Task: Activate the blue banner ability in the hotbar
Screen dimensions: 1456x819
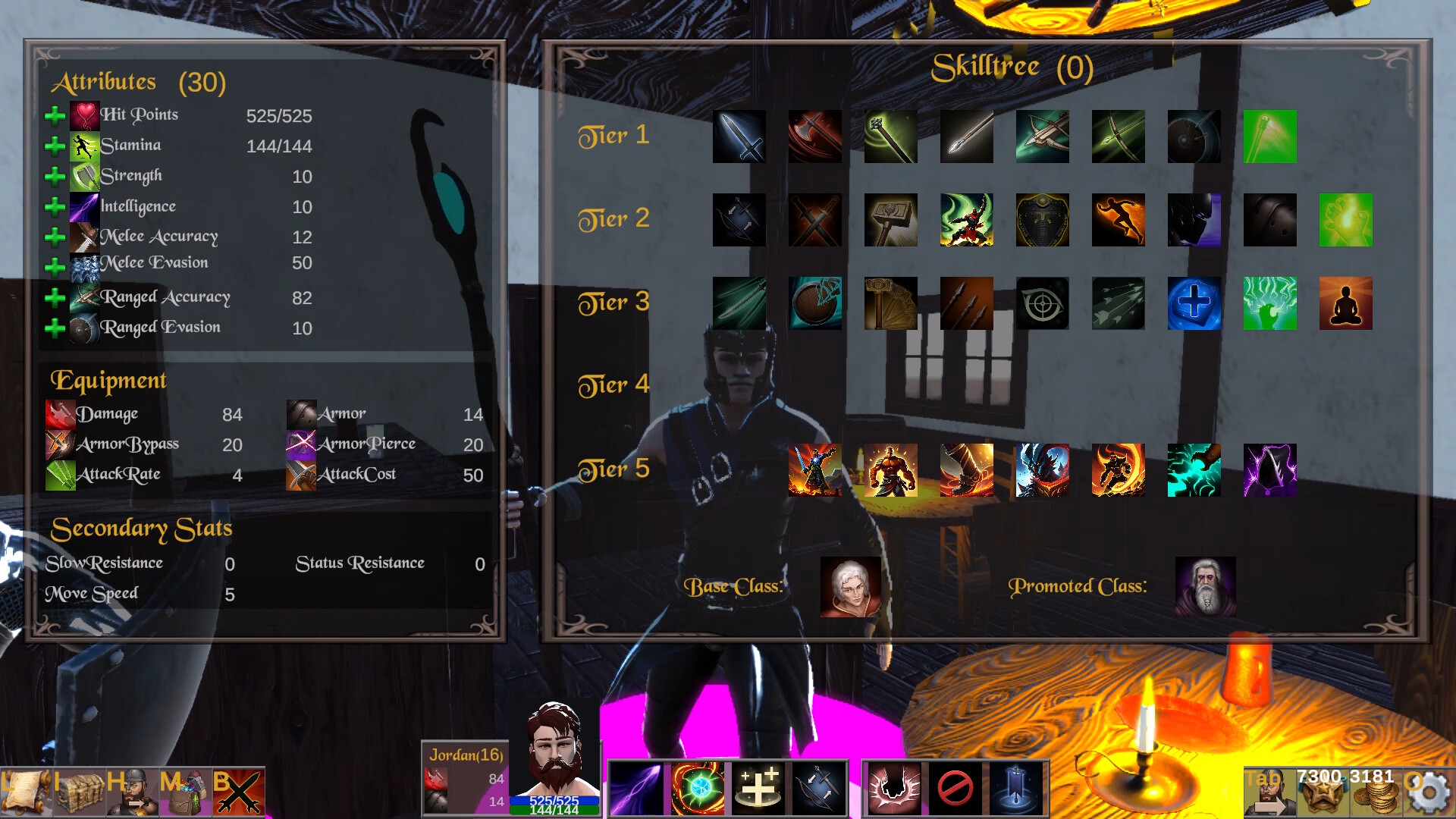Action: [1015, 789]
